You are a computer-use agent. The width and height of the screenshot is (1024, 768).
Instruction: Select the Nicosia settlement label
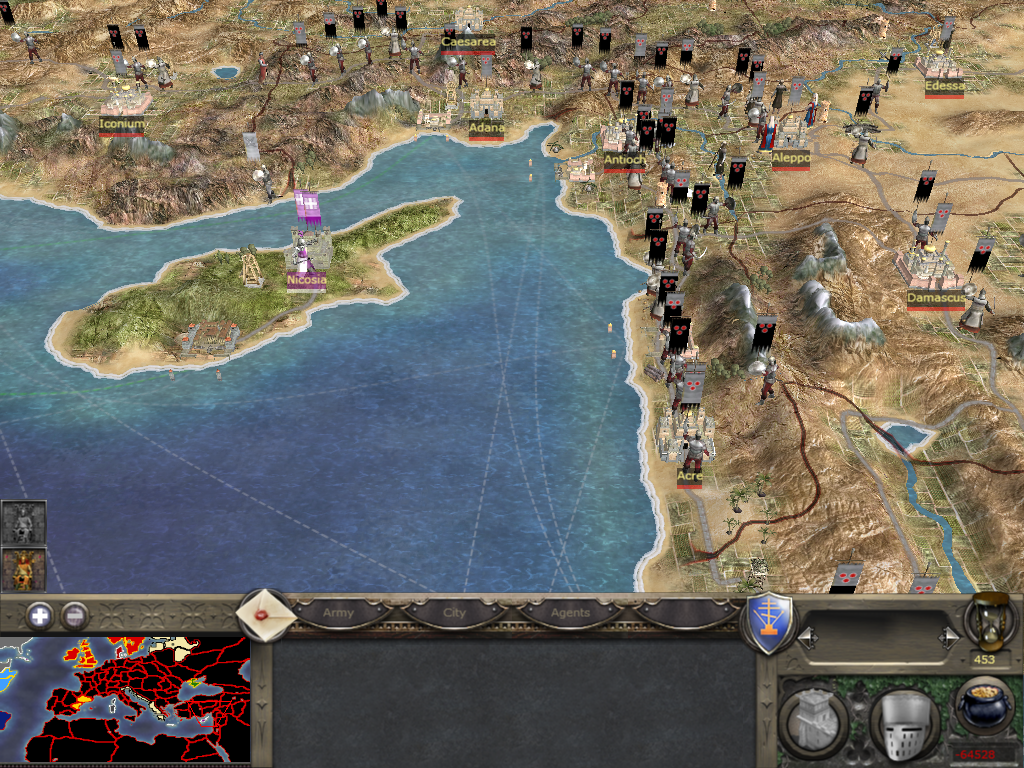[306, 281]
